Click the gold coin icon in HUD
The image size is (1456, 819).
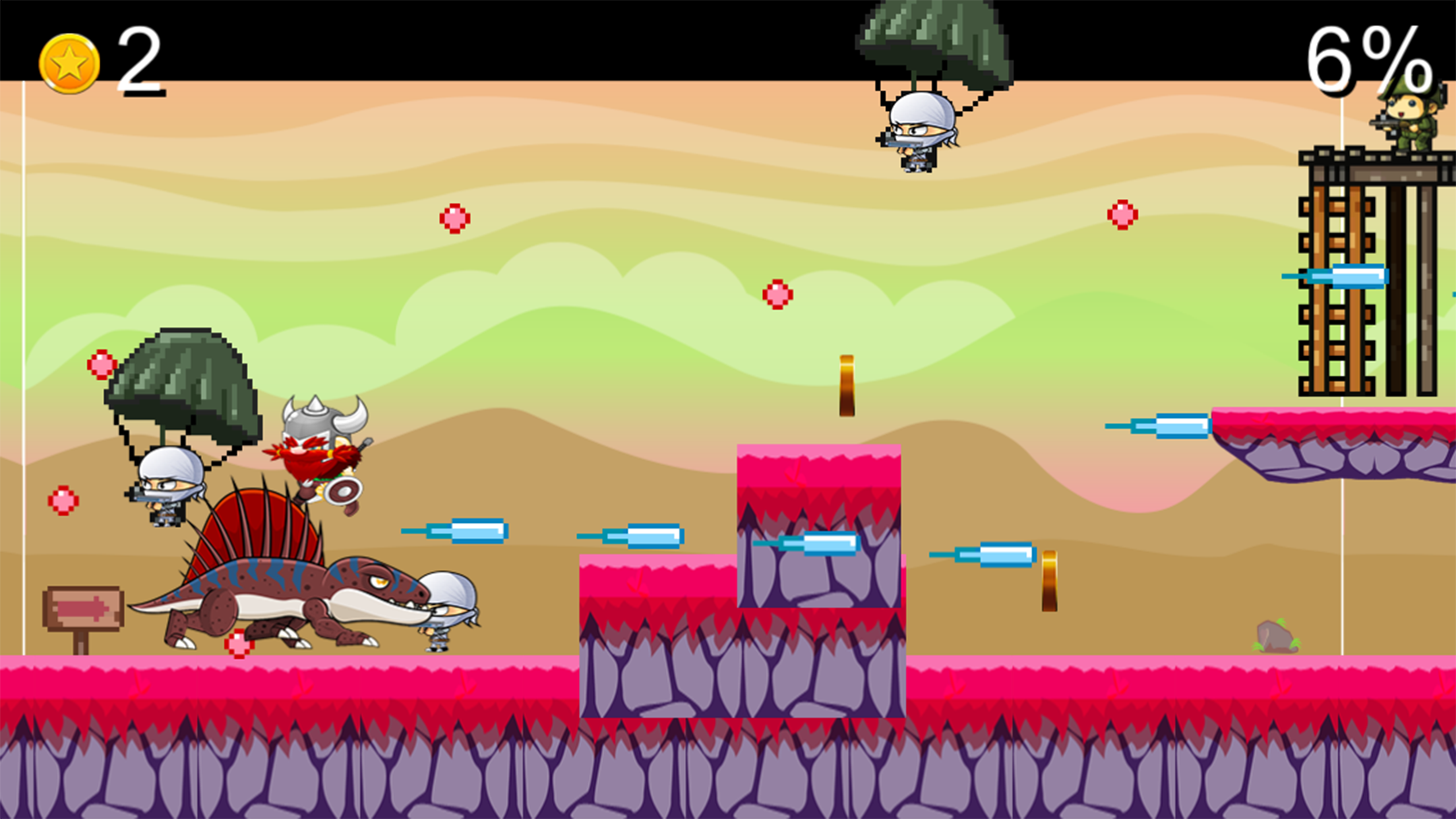[69, 61]
